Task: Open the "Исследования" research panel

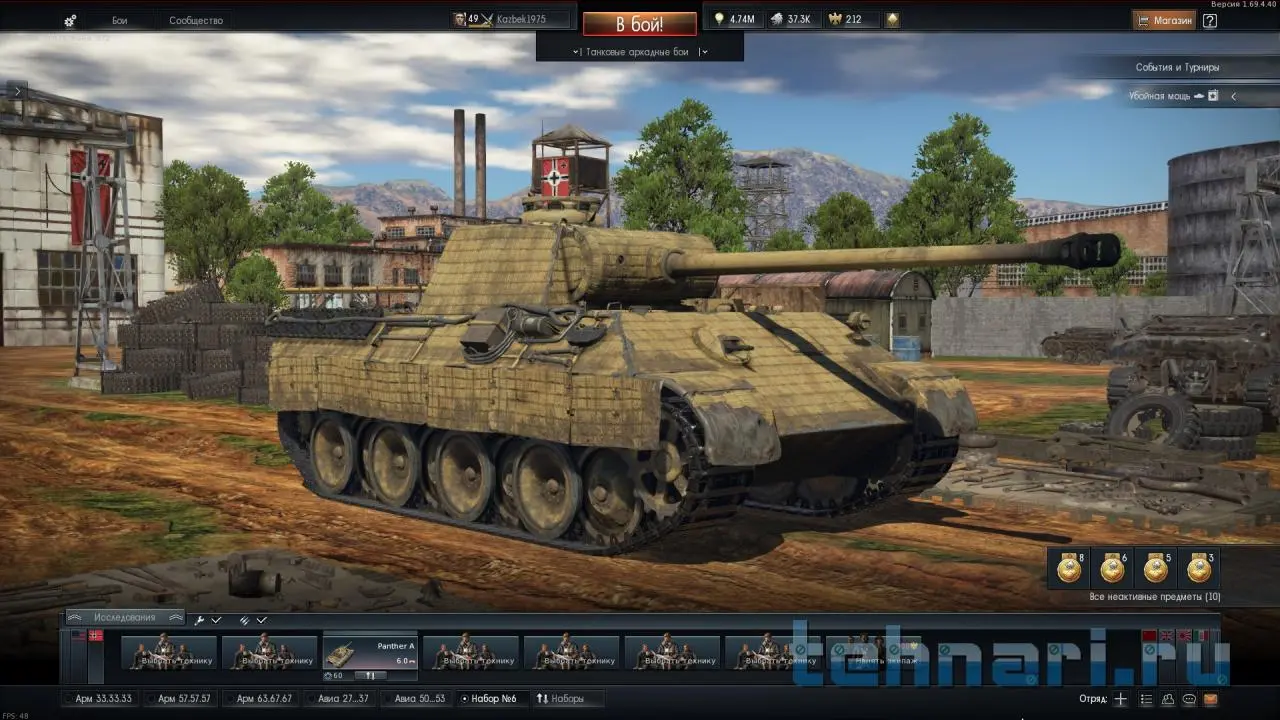Action: pos(125,618)
